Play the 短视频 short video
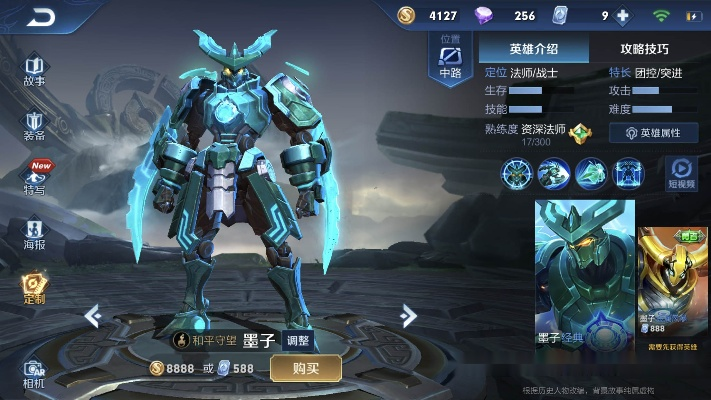Viewport: 711px width, 400px height. coord(682,173)
